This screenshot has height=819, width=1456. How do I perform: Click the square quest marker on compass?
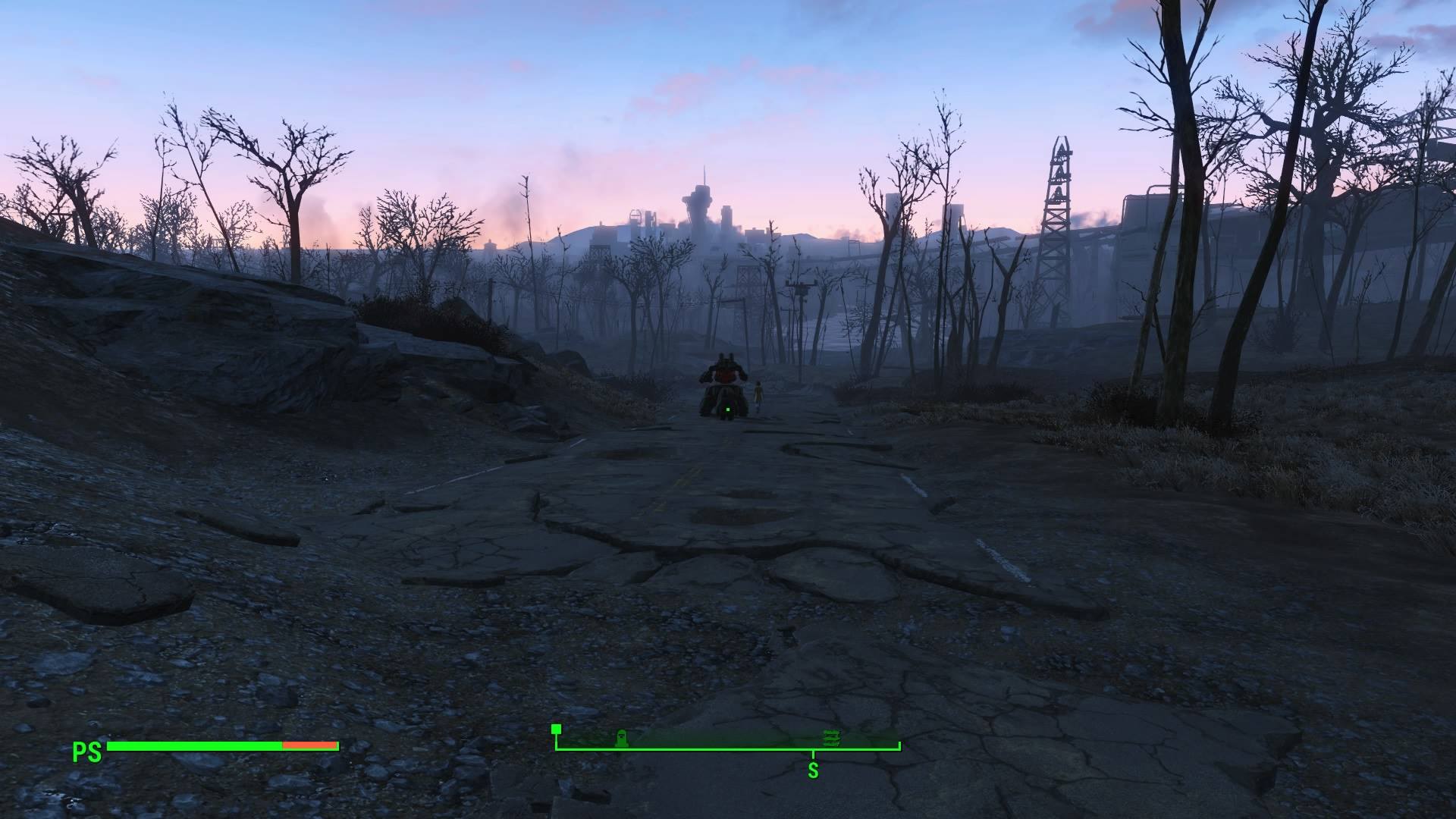(x=556, y=729)
